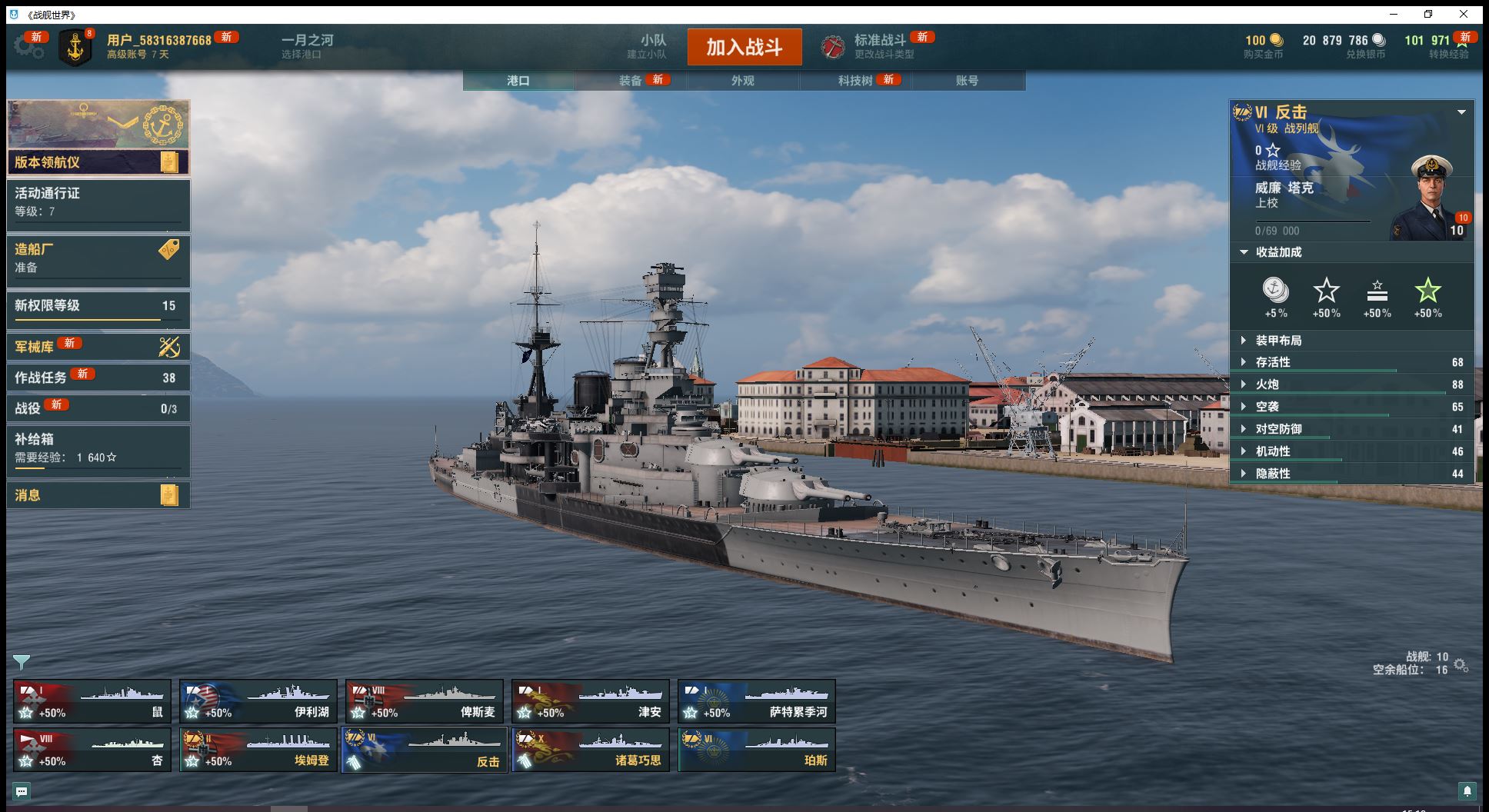Switch to the 装备 tab

click(x=631, y=81)
